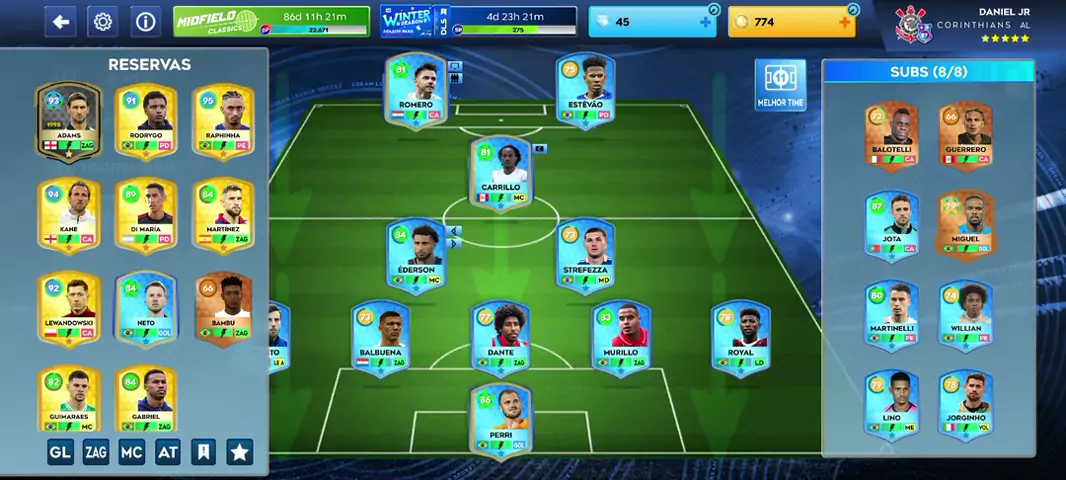The height and width of the screenshot is (480, 1066).
Task: Open the gear settings menu
Action: [102, 22]
